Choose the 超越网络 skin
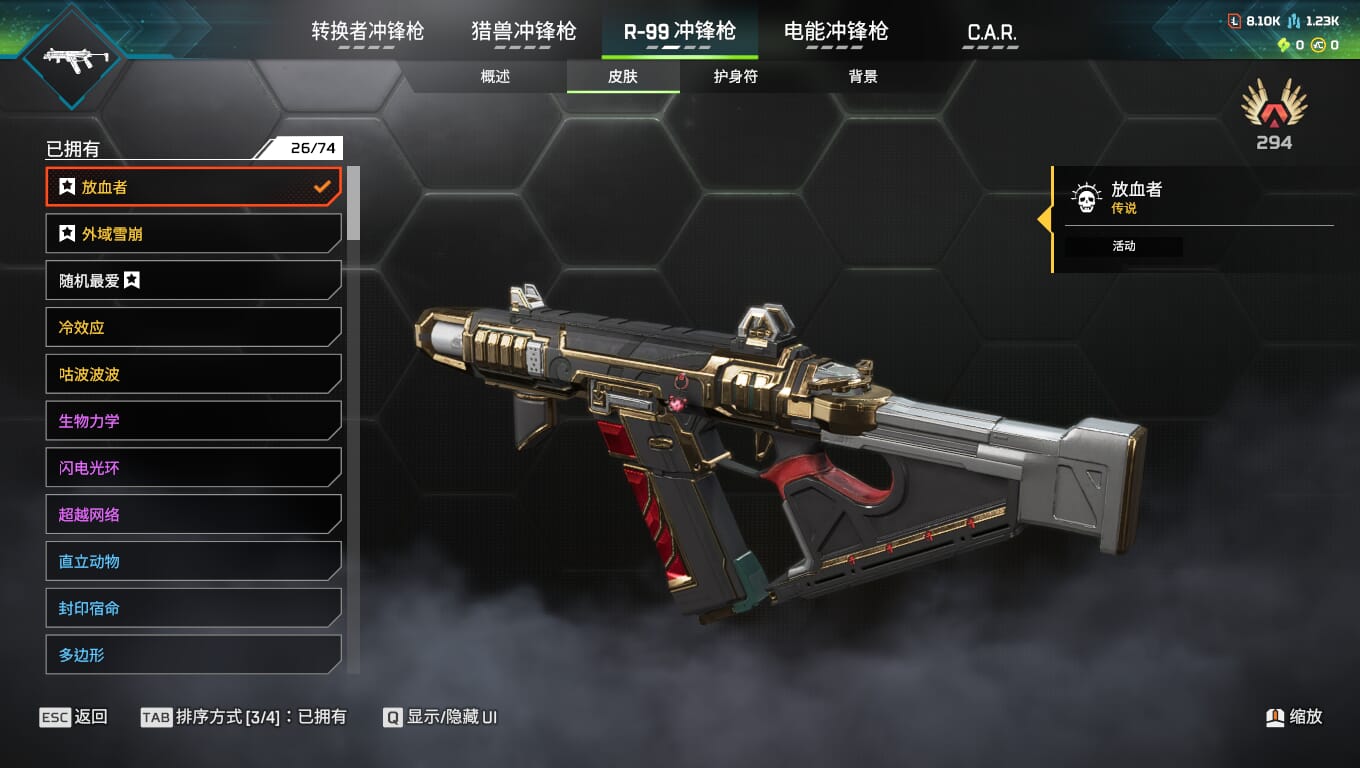1360x768 pixels. coord(193,515)
